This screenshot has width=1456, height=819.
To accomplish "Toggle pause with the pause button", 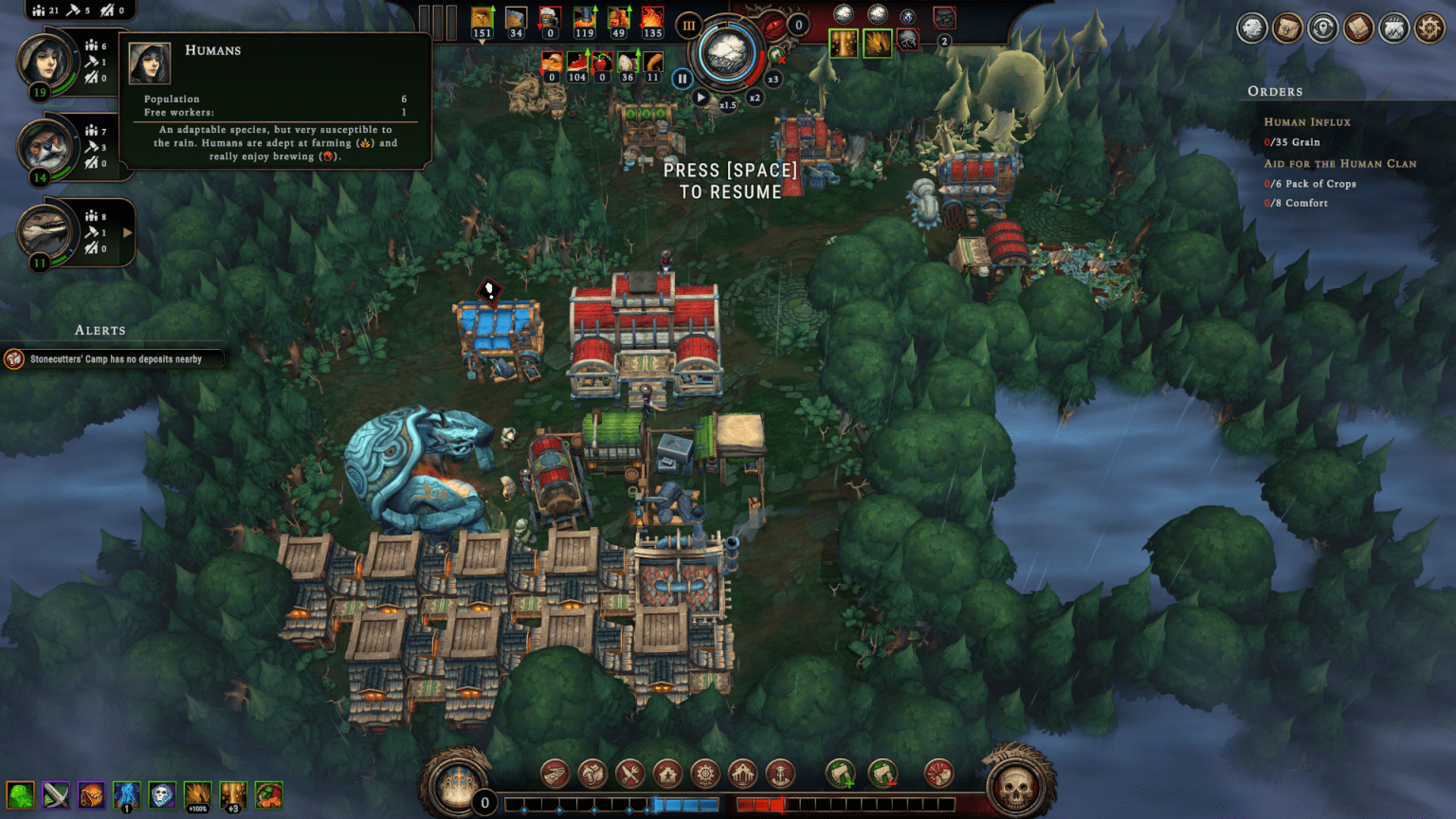I will coord(682,79).
